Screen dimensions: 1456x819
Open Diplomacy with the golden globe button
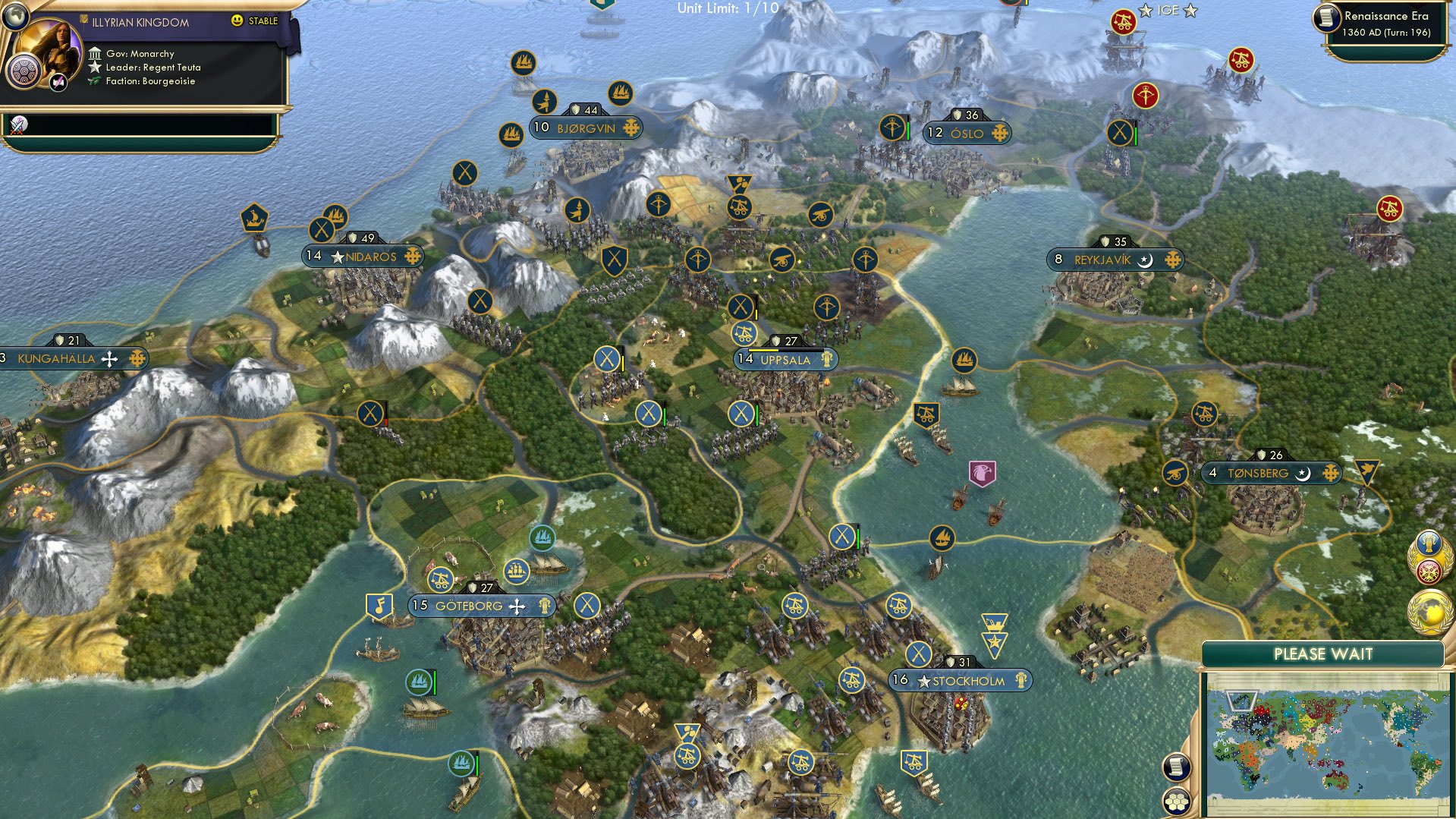1429,611
